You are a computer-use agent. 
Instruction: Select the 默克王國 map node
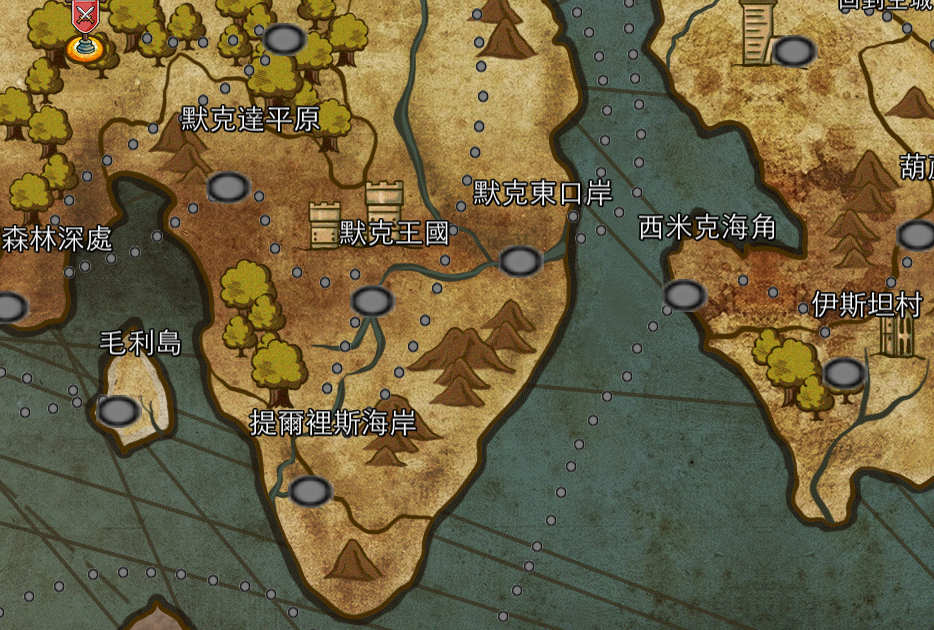(x=372, y=301)
